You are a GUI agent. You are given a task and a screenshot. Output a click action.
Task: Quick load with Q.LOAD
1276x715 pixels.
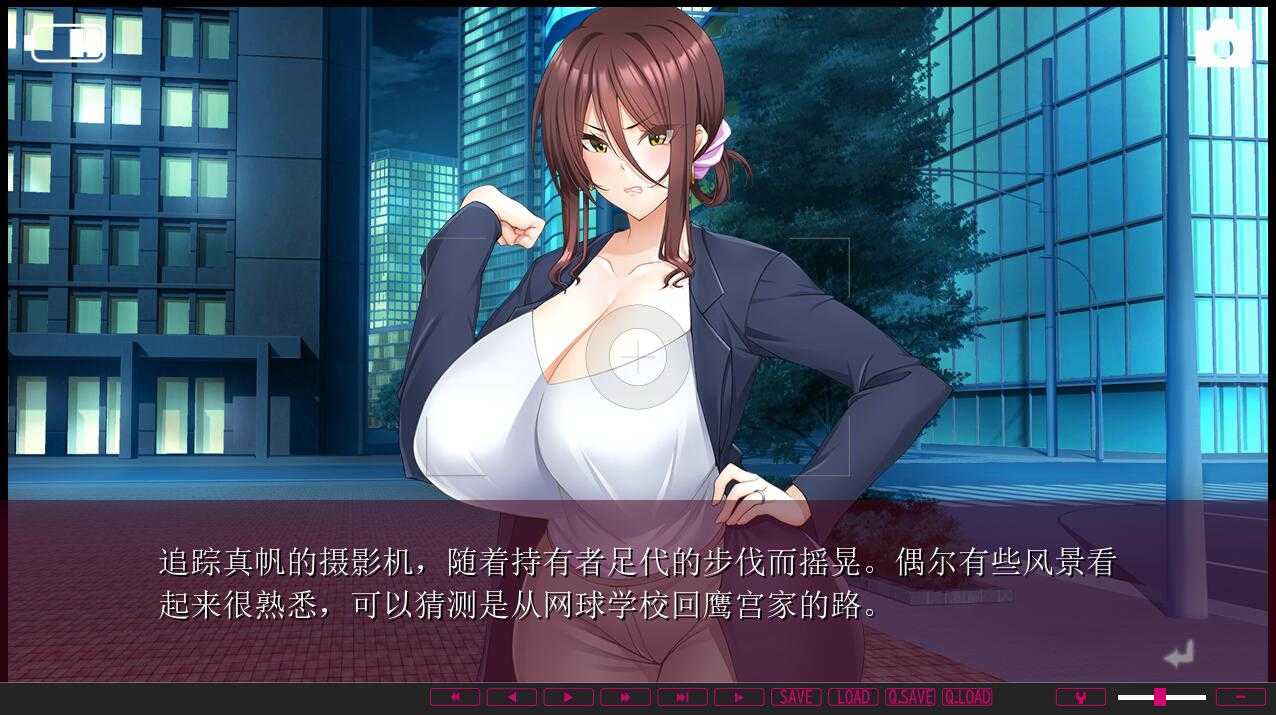coord(967,697)
